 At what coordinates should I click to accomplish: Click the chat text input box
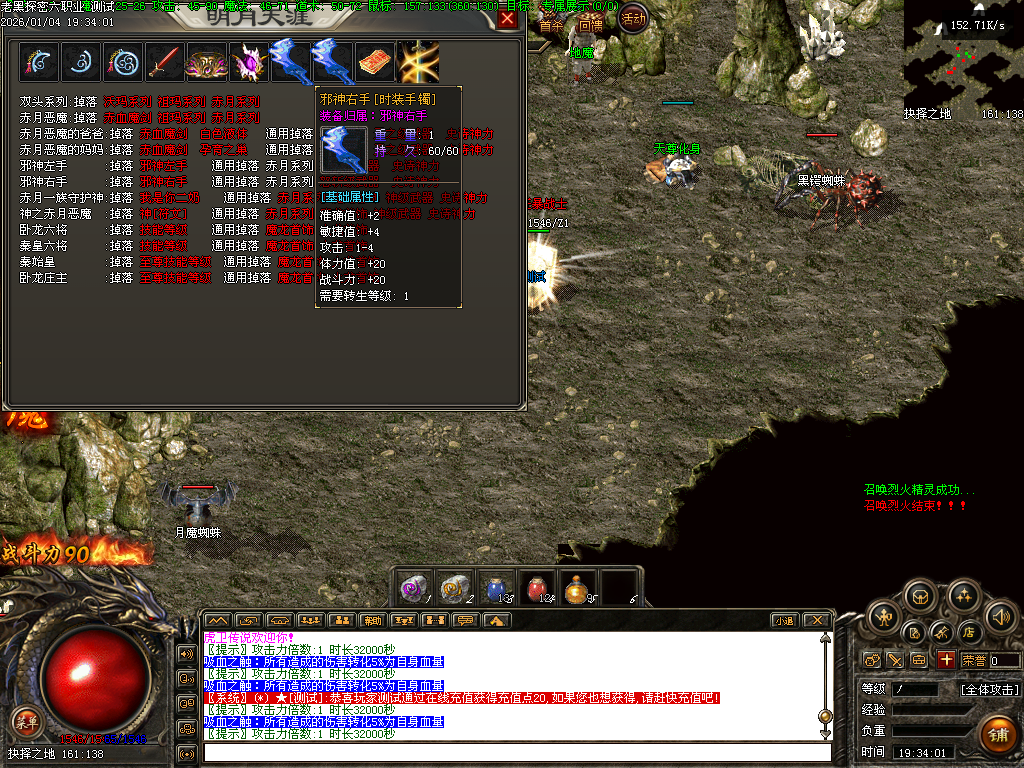pos(515,752)
